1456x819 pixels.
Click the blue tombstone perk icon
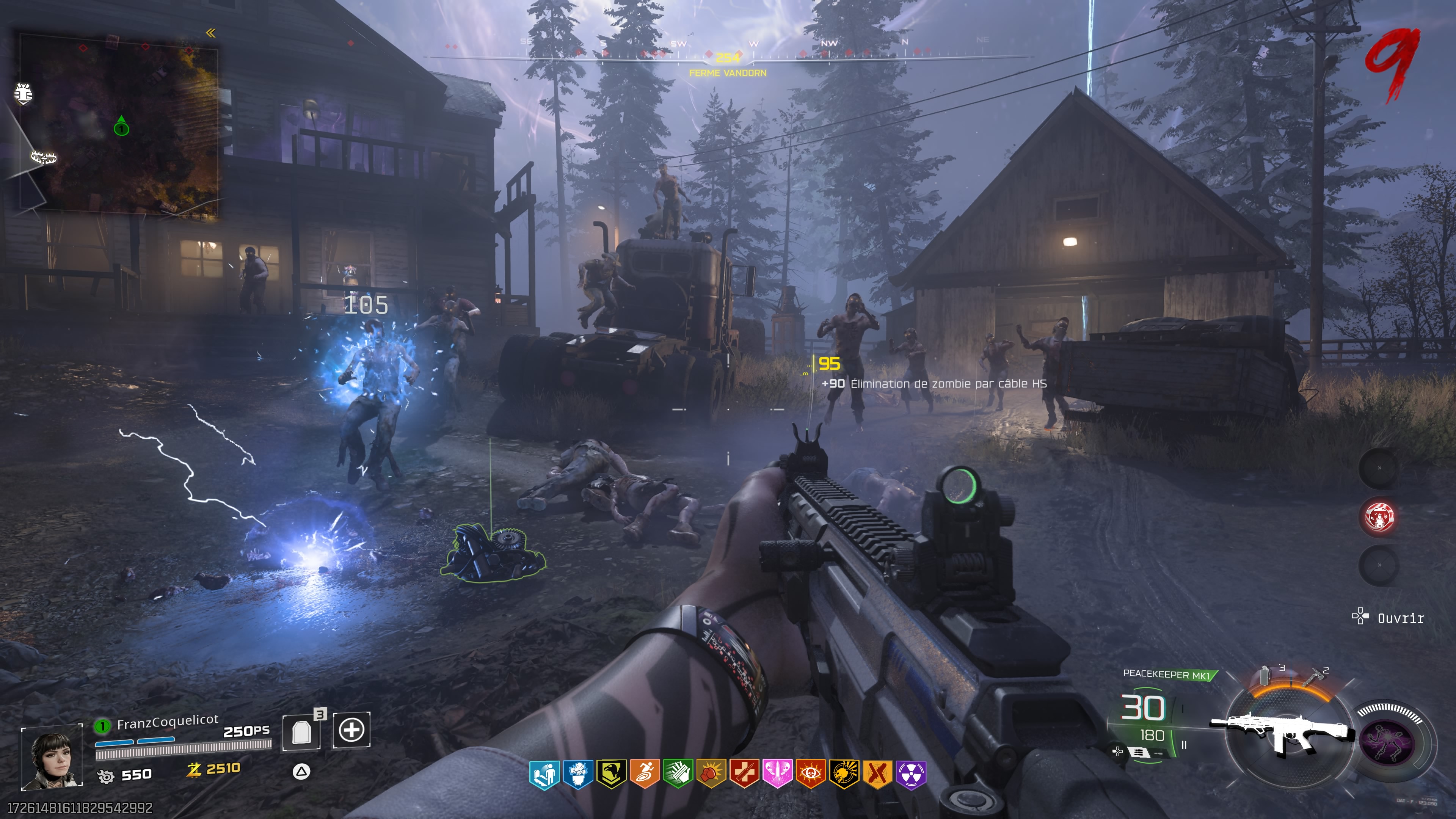tap(544, 774)
